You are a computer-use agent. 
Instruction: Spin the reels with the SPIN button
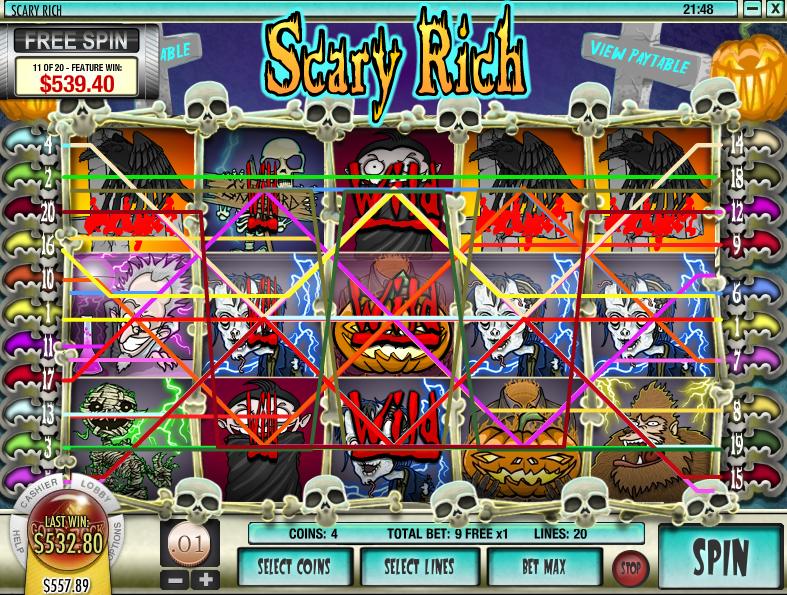coord(721,557)
